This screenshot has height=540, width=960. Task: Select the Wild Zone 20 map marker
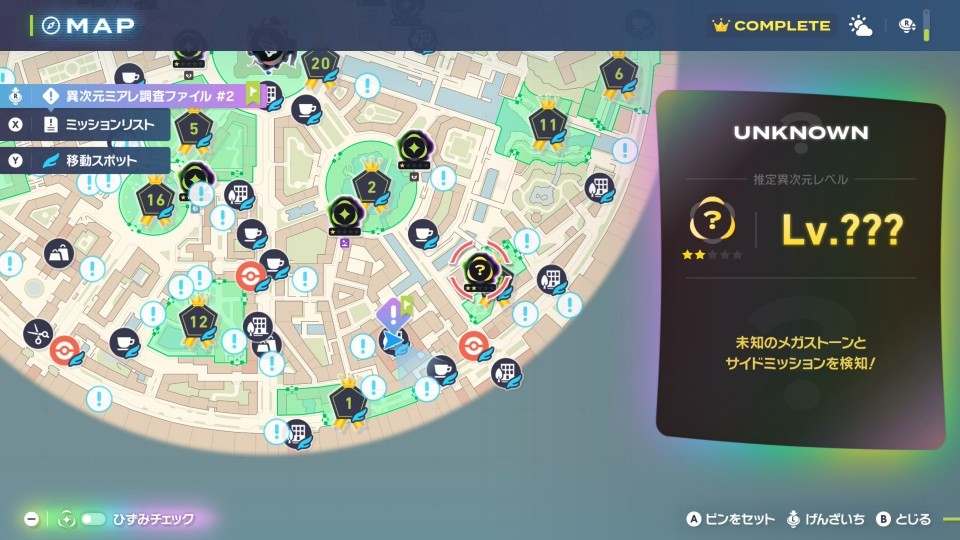tap(320, 65)
